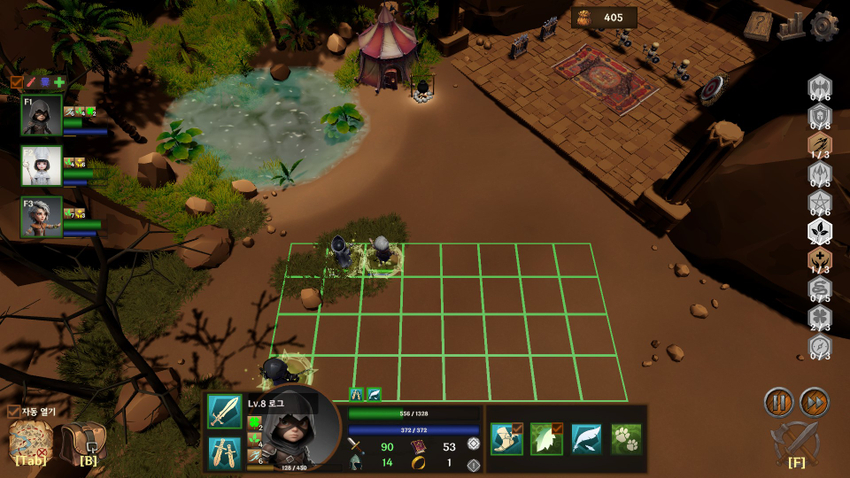Viewport: 850px width, 478px height.
Task: Select the hooded rogue party portrait
Action: 41,116
